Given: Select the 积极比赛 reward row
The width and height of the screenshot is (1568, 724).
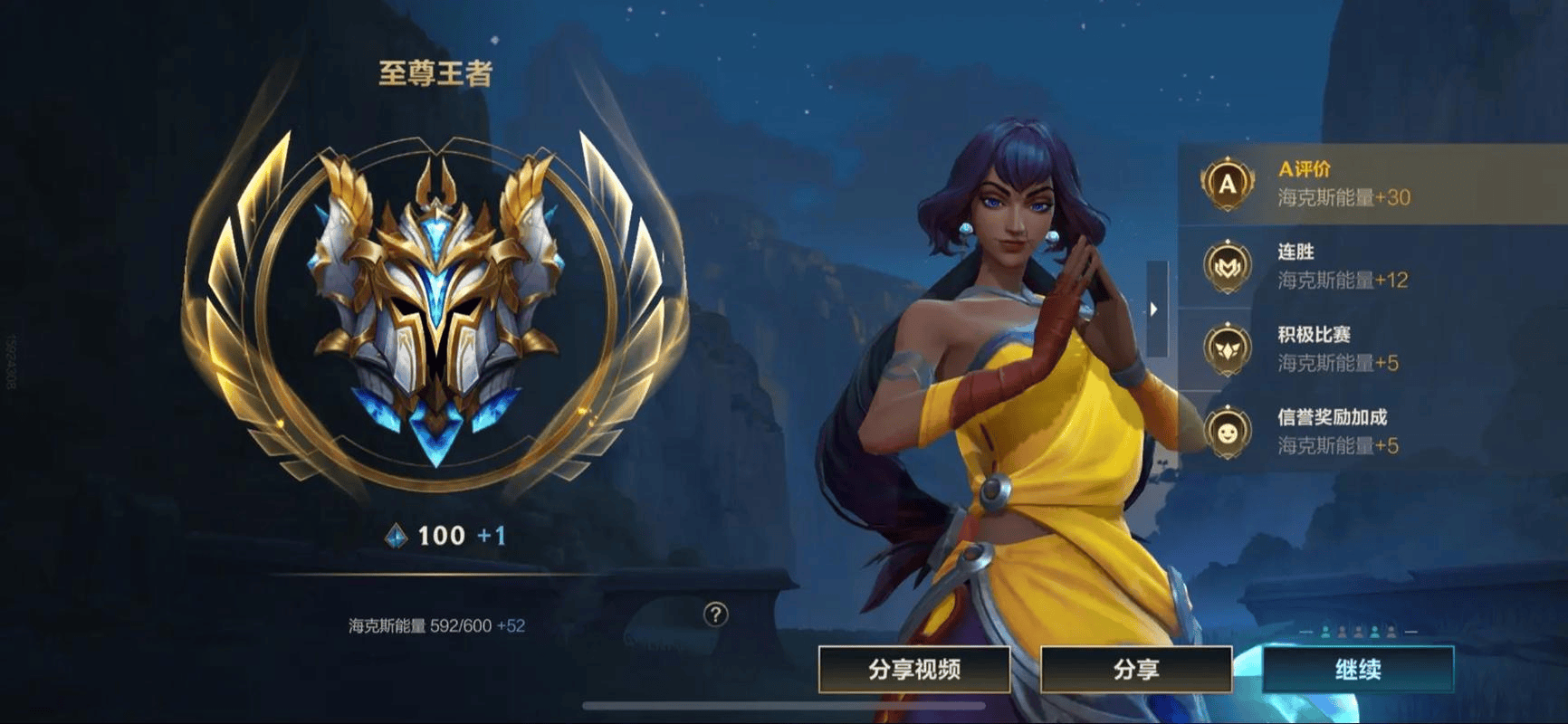Looking at the screenshot, I should [x=1372, y=349].
